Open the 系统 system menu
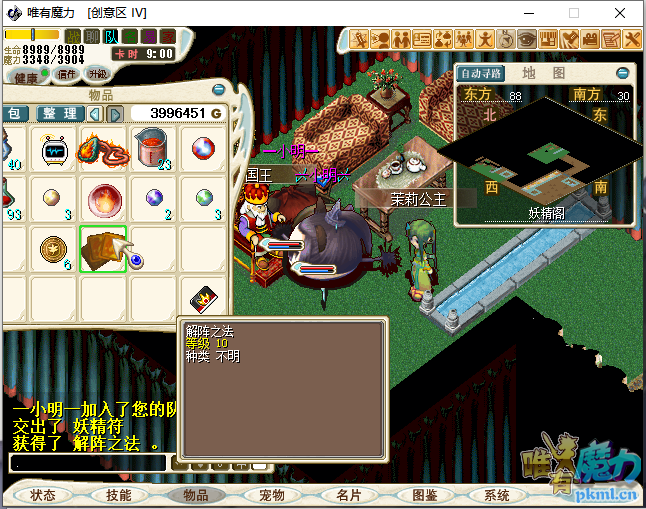 click(497, 495)
